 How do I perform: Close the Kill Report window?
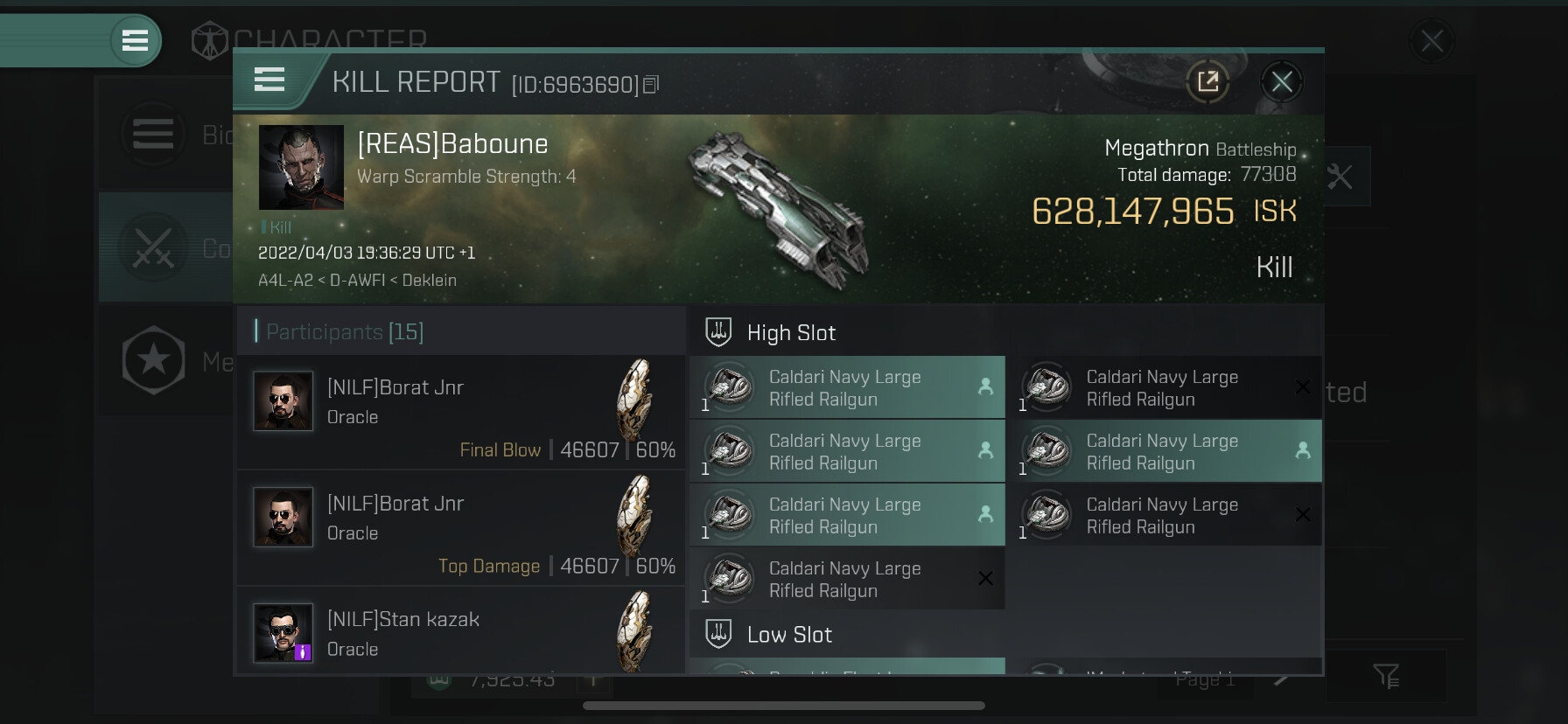[x=1282, y=82]
